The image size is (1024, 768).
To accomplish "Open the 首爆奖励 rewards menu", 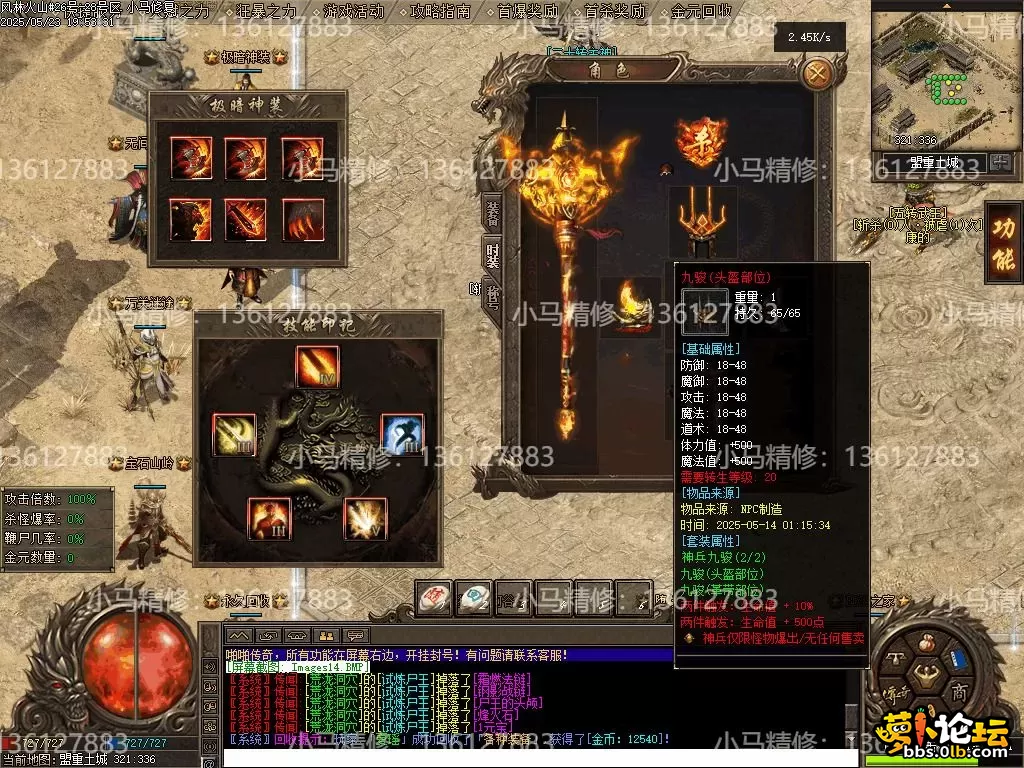I will pos(528,12).
